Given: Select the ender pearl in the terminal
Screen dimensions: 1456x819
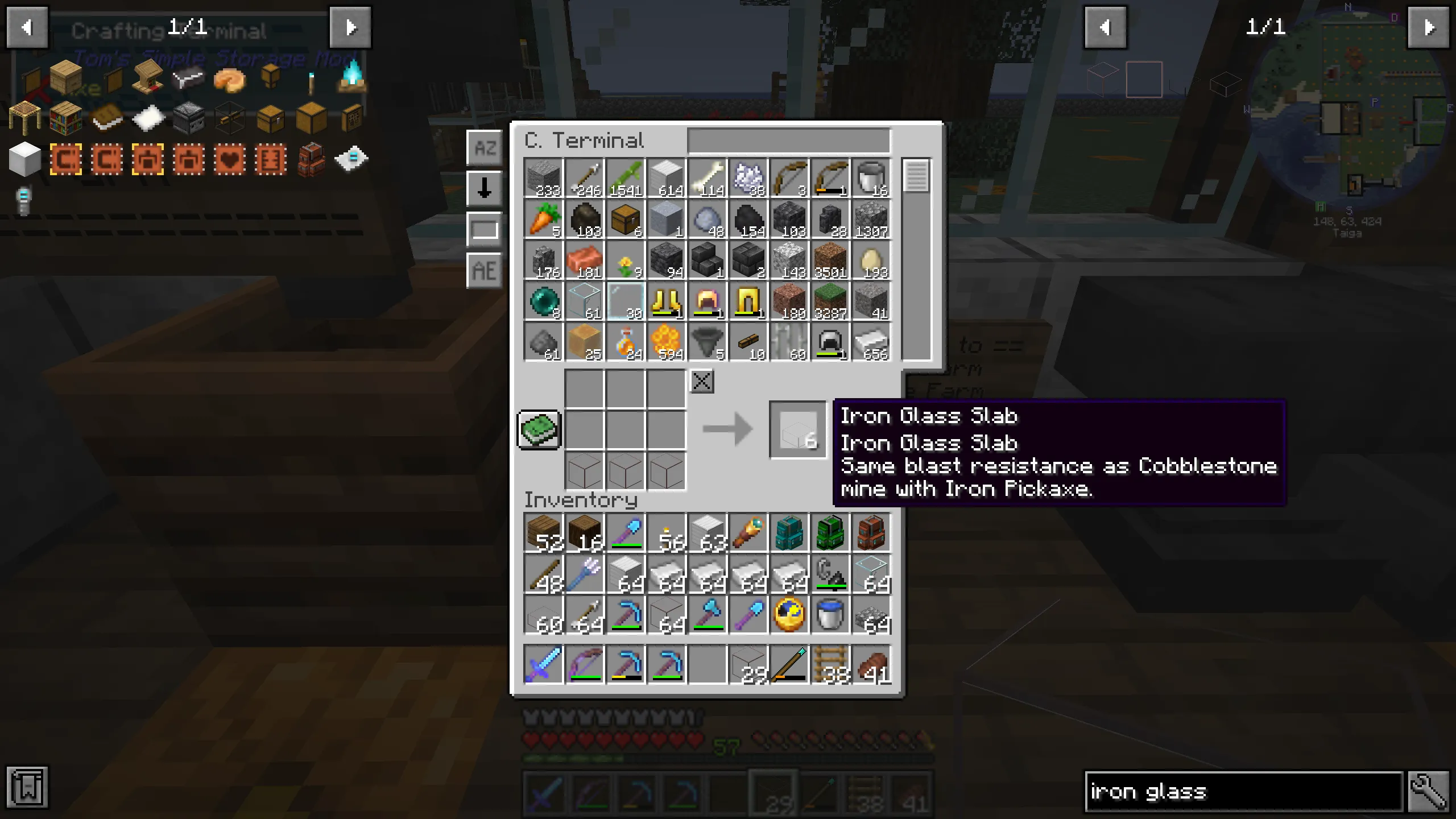Looking at the screenshot, I should click(x=543, y=300).
